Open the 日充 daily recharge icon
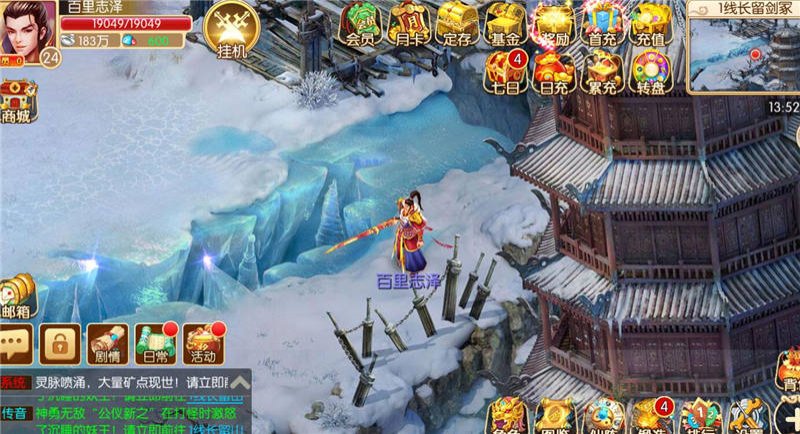 [x=554, y=70]
